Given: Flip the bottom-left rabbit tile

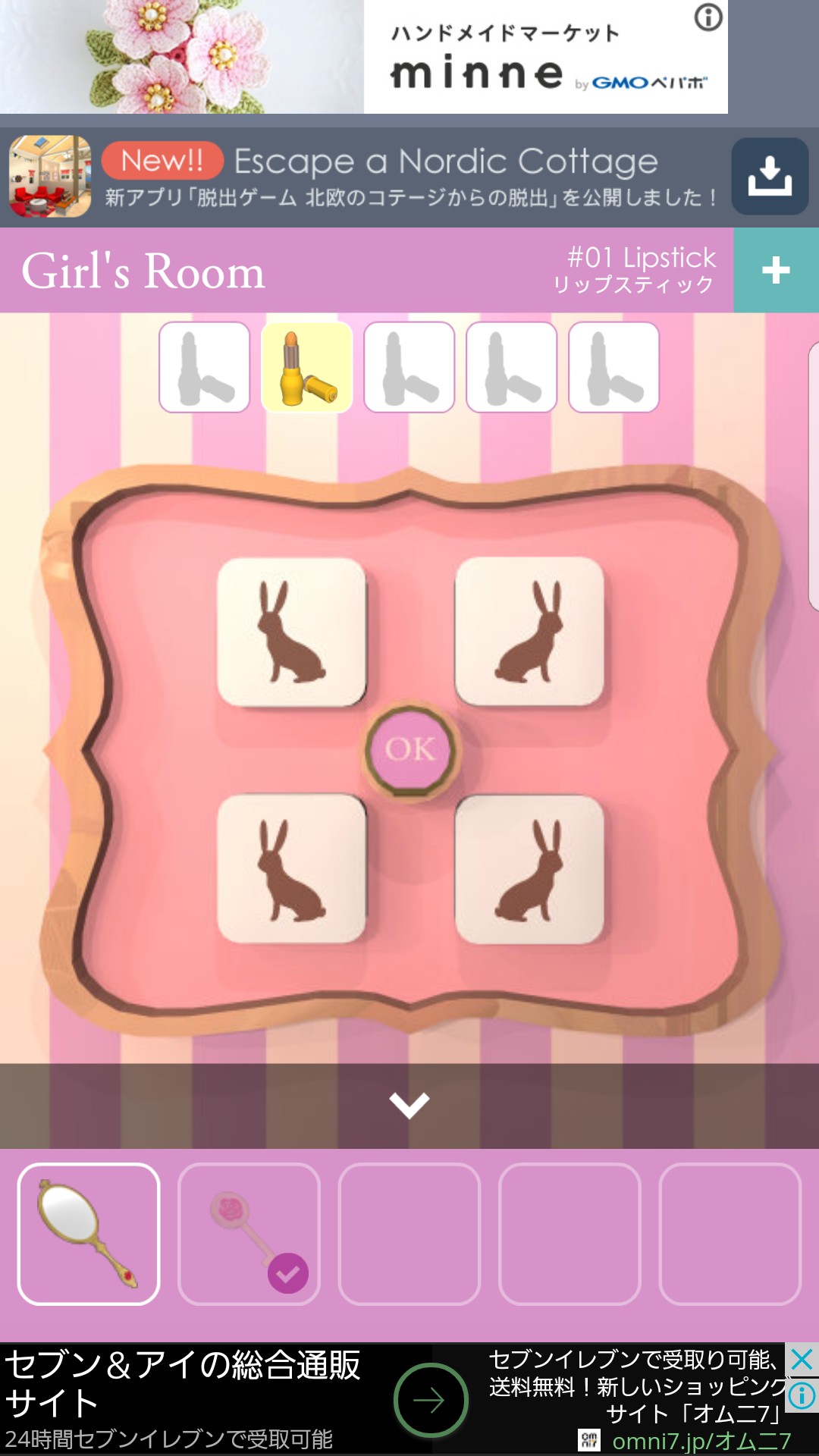Looking at the screenshot, I should [x=292, y=869].
